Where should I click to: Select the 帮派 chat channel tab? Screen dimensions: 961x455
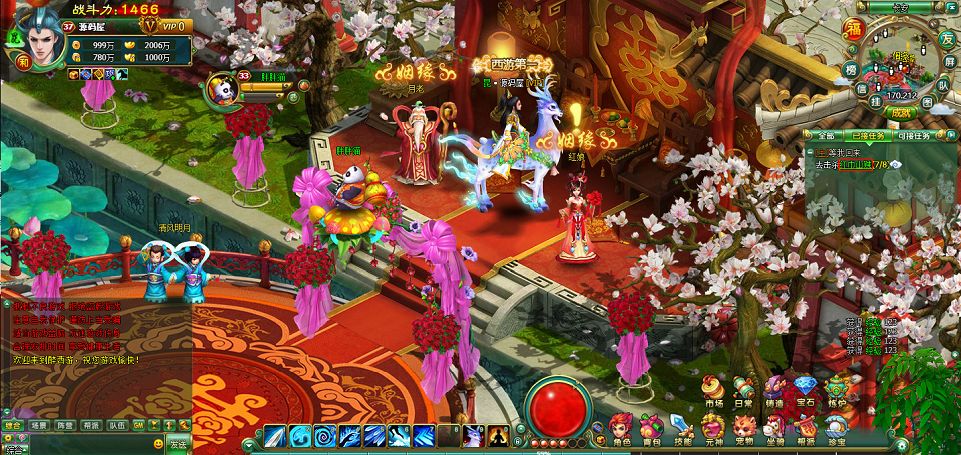point(91,424)
